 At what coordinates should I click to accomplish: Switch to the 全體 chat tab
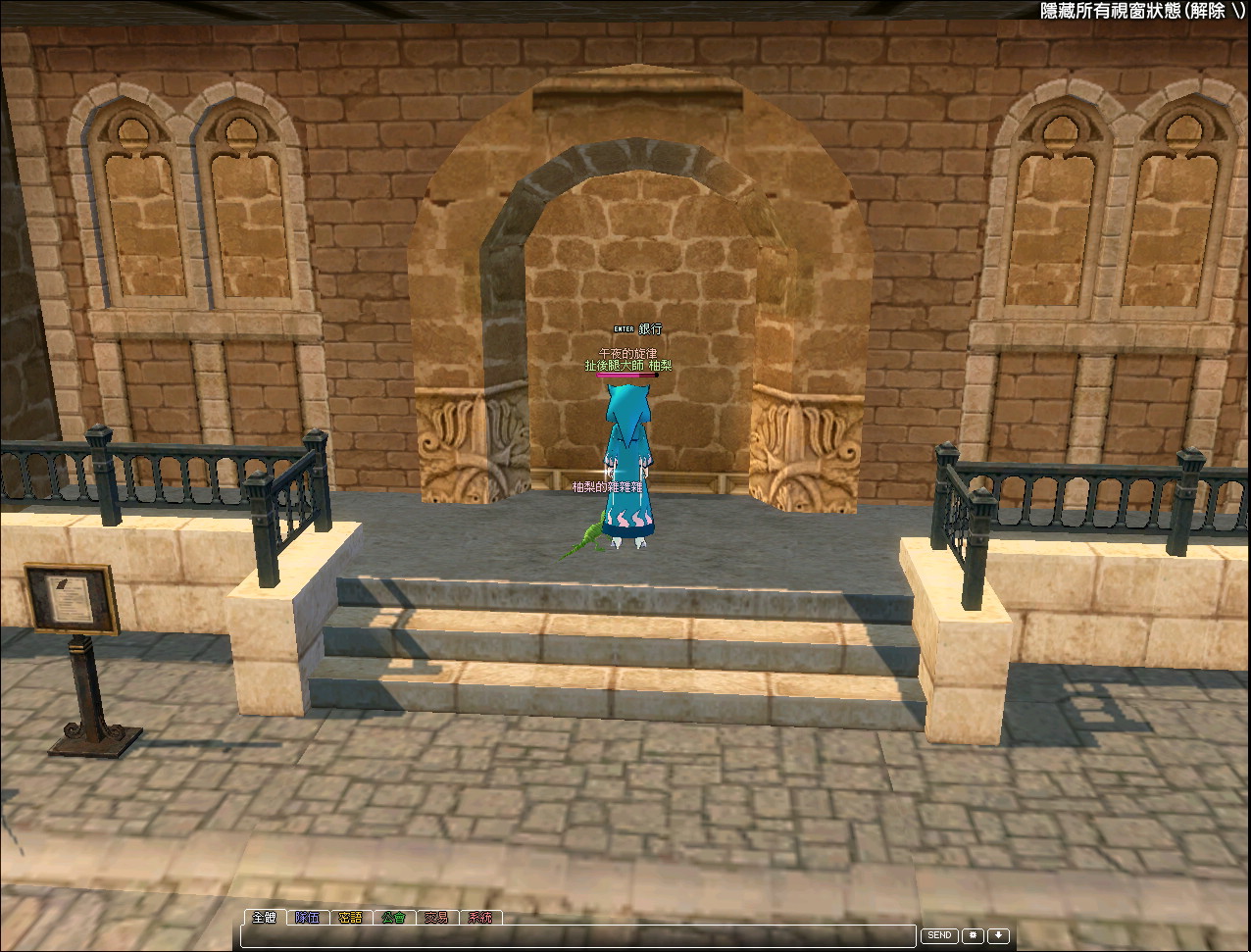click(x=264, y=918)
